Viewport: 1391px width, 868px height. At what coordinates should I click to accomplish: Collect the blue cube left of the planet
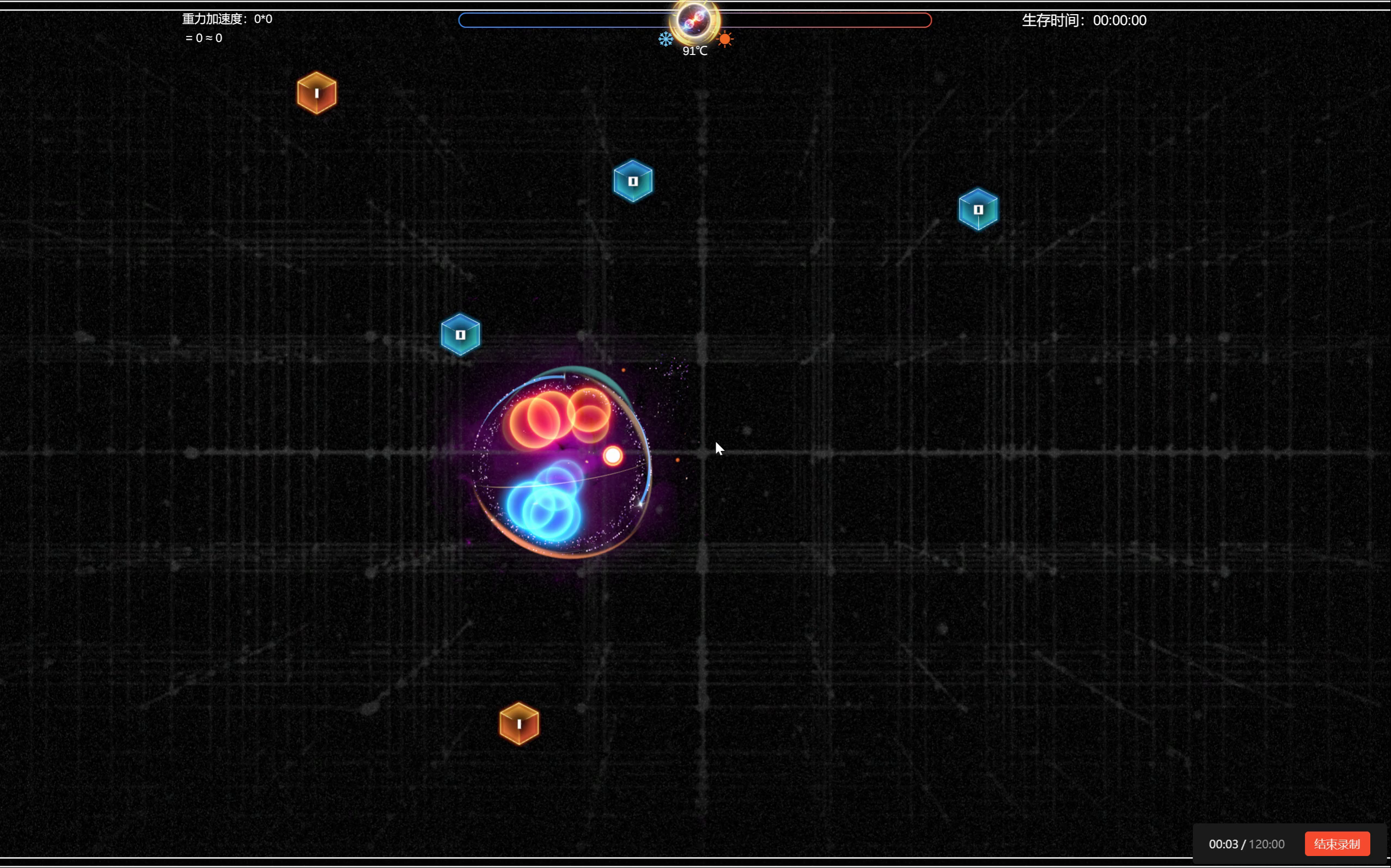[460, 334]
